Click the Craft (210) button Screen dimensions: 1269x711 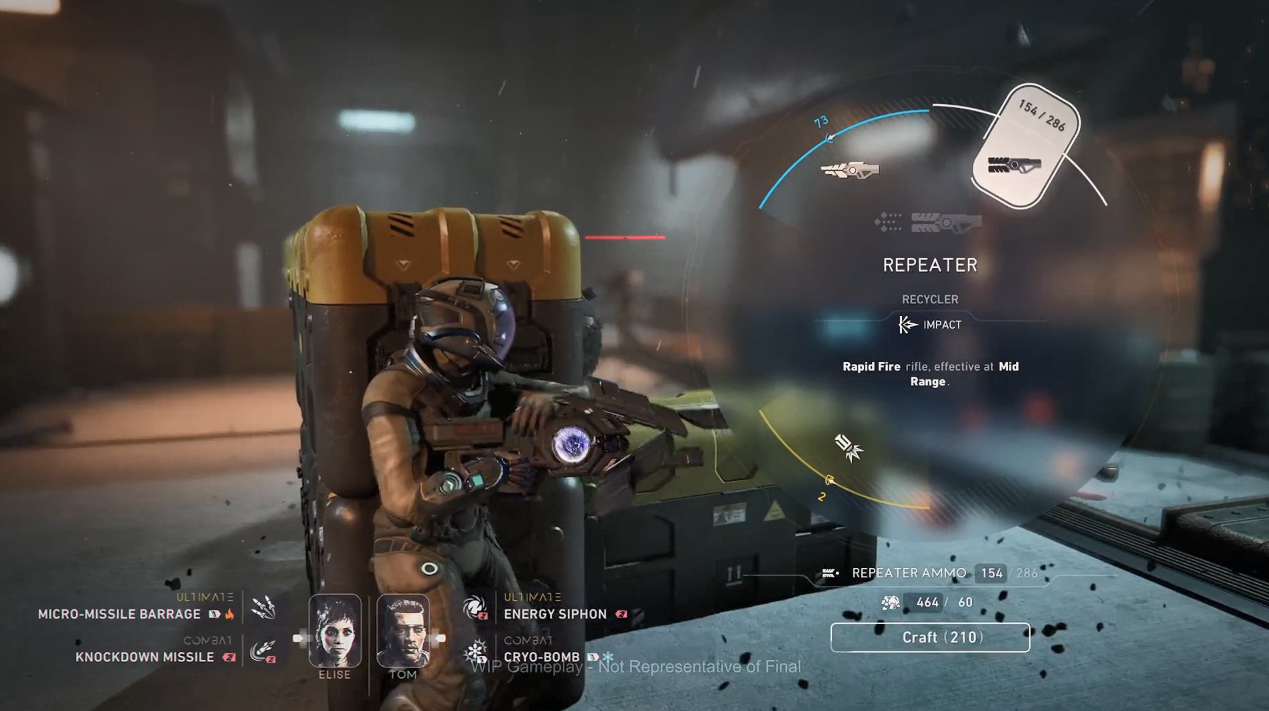(x=929, y=637)
